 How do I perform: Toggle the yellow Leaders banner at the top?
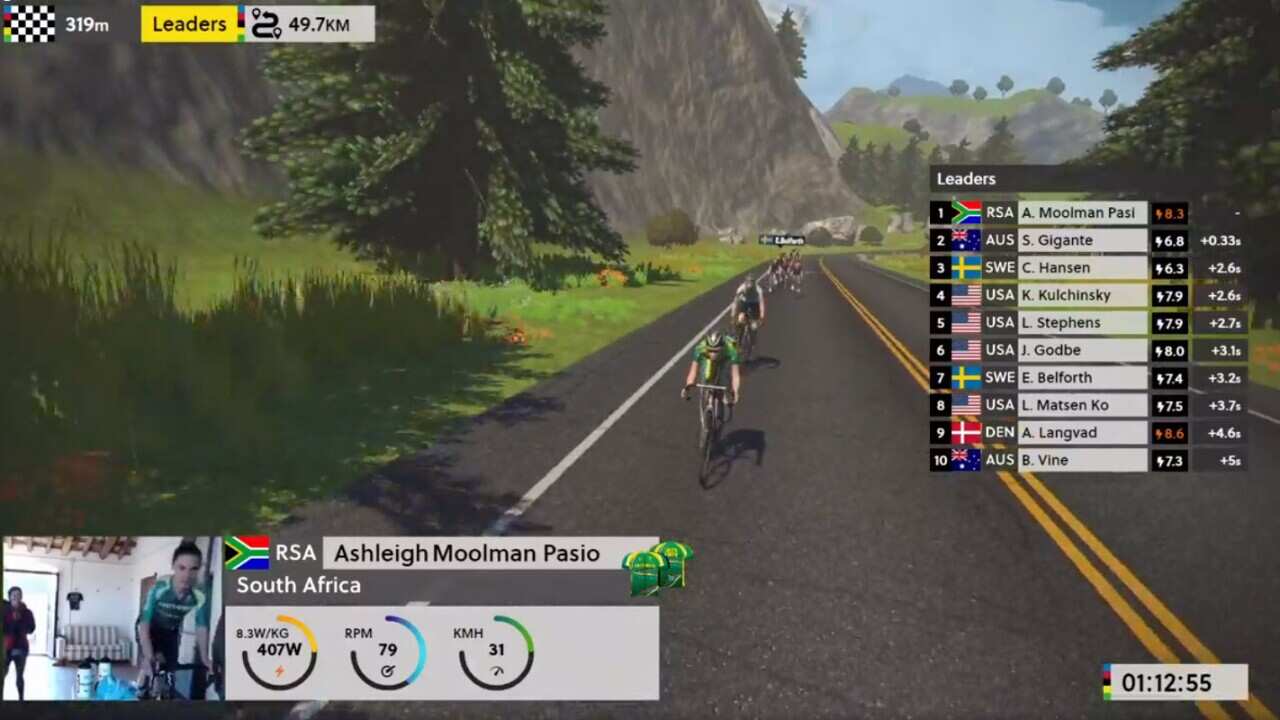(x=188, y=22)
